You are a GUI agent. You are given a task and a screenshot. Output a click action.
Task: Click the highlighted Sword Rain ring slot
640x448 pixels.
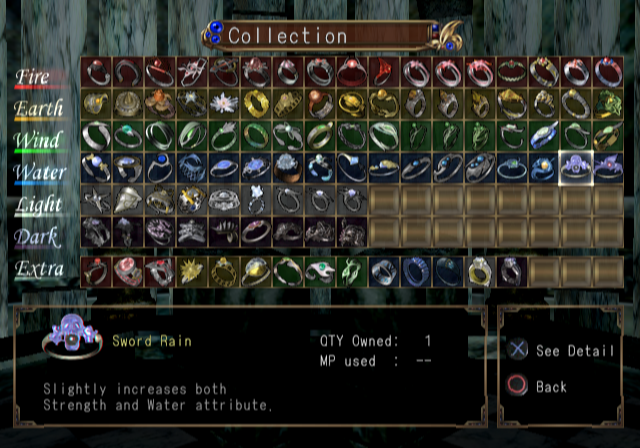pyautogui.click(x=576, y=168)
